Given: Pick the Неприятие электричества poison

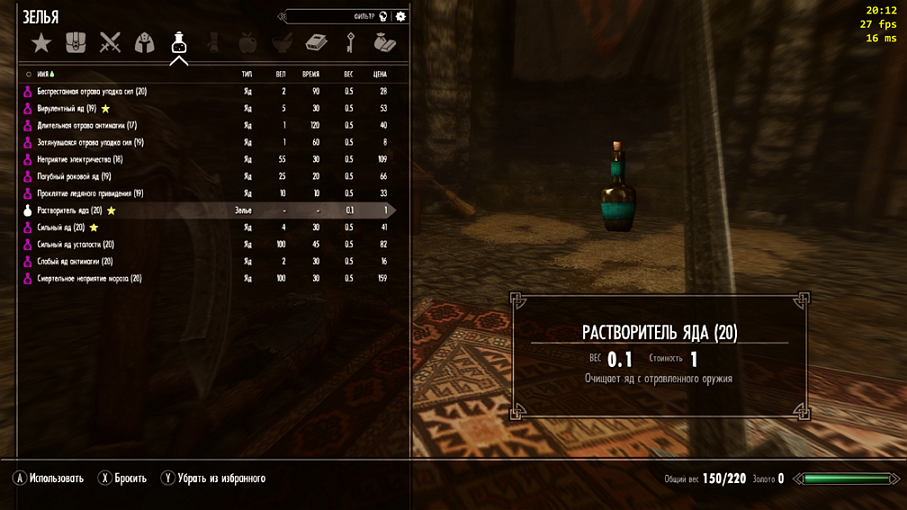Looking at the screenshot, I should click(80, 159).
